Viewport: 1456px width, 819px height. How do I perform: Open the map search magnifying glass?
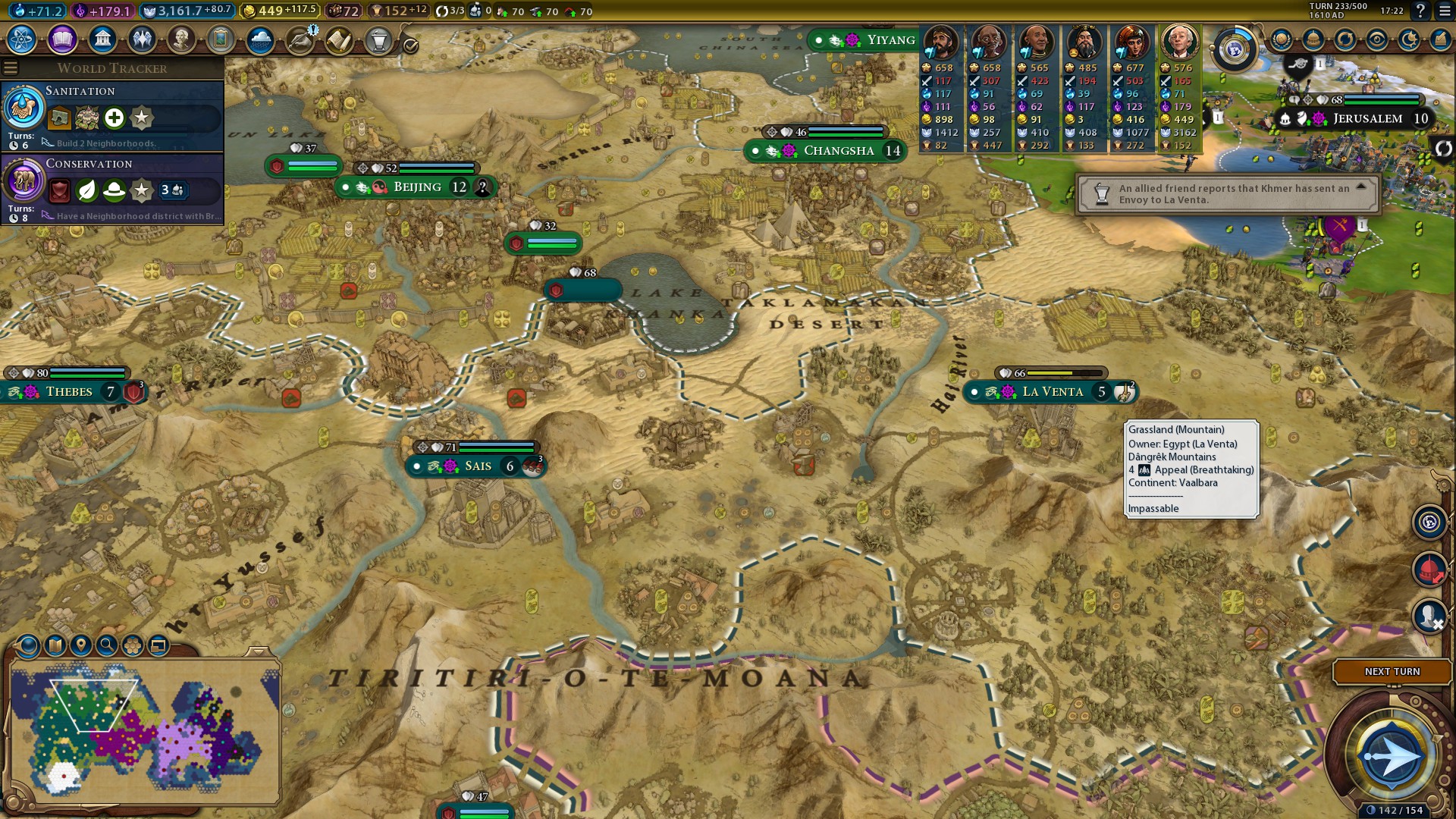pos(107,645)
